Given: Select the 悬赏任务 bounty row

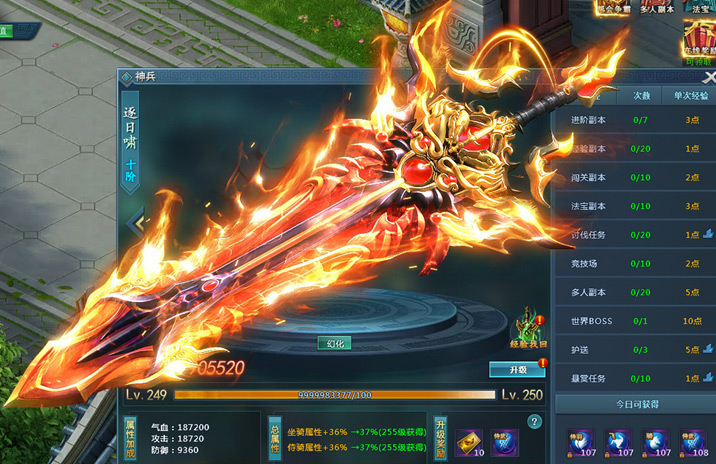Looking at the screenshot, I should coord(634,379).
